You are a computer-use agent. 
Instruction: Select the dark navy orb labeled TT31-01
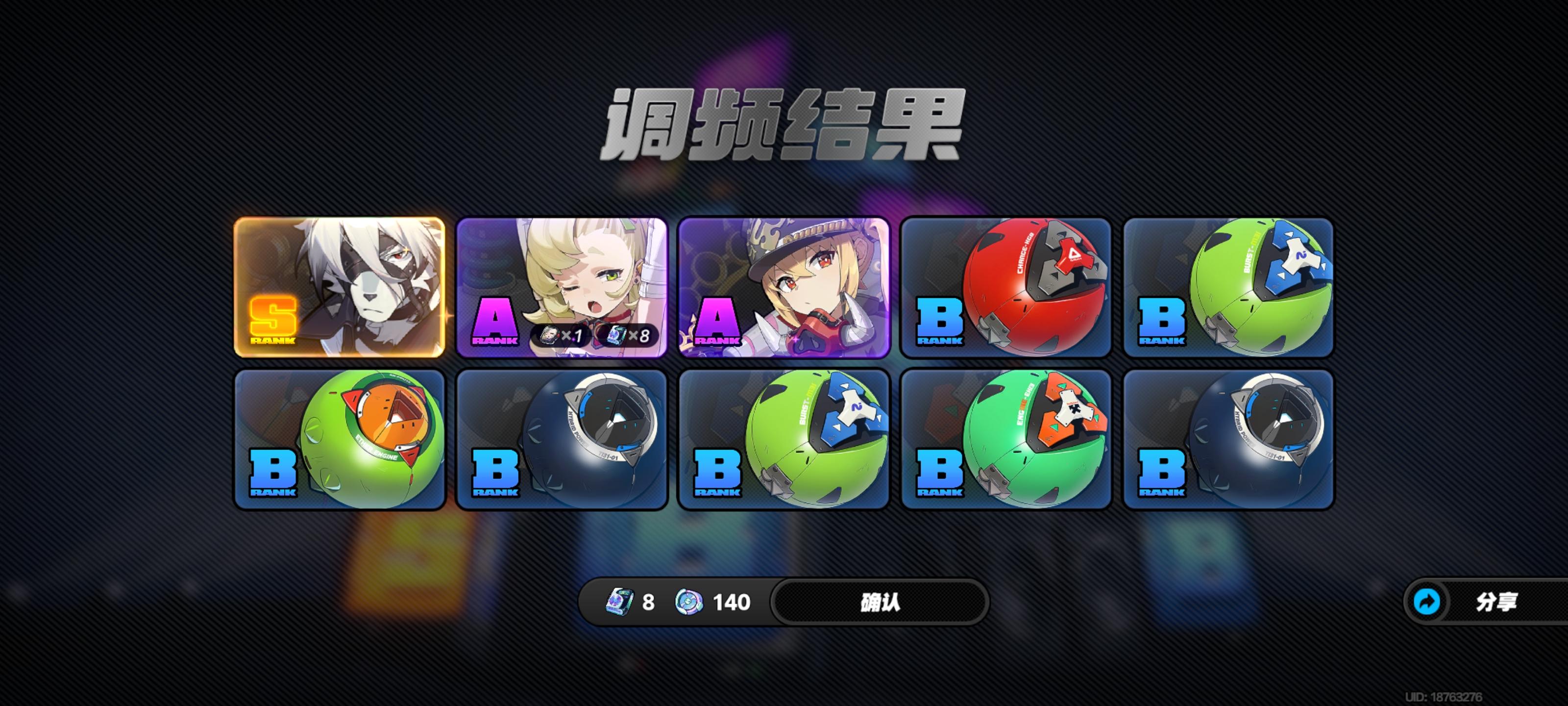click(x=563, y=439)
